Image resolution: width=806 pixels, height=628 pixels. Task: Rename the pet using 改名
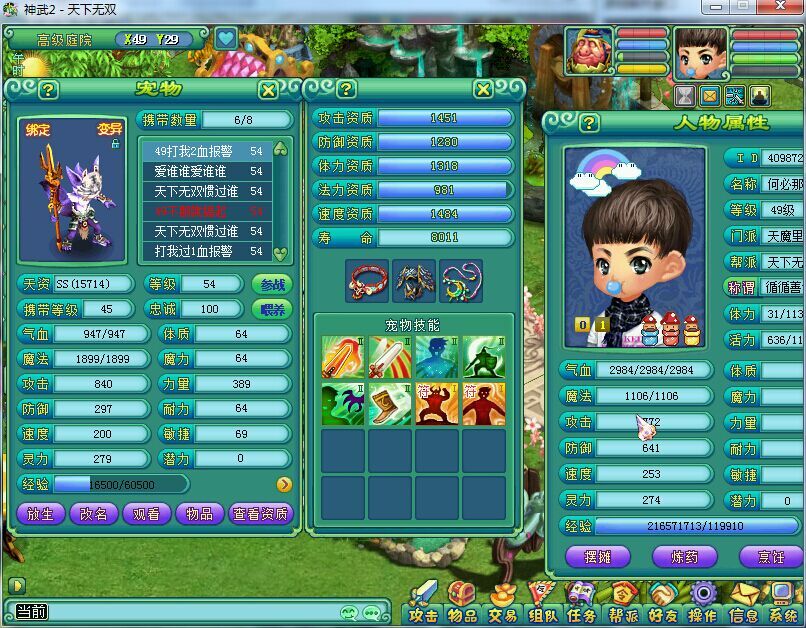coord(93,514)
